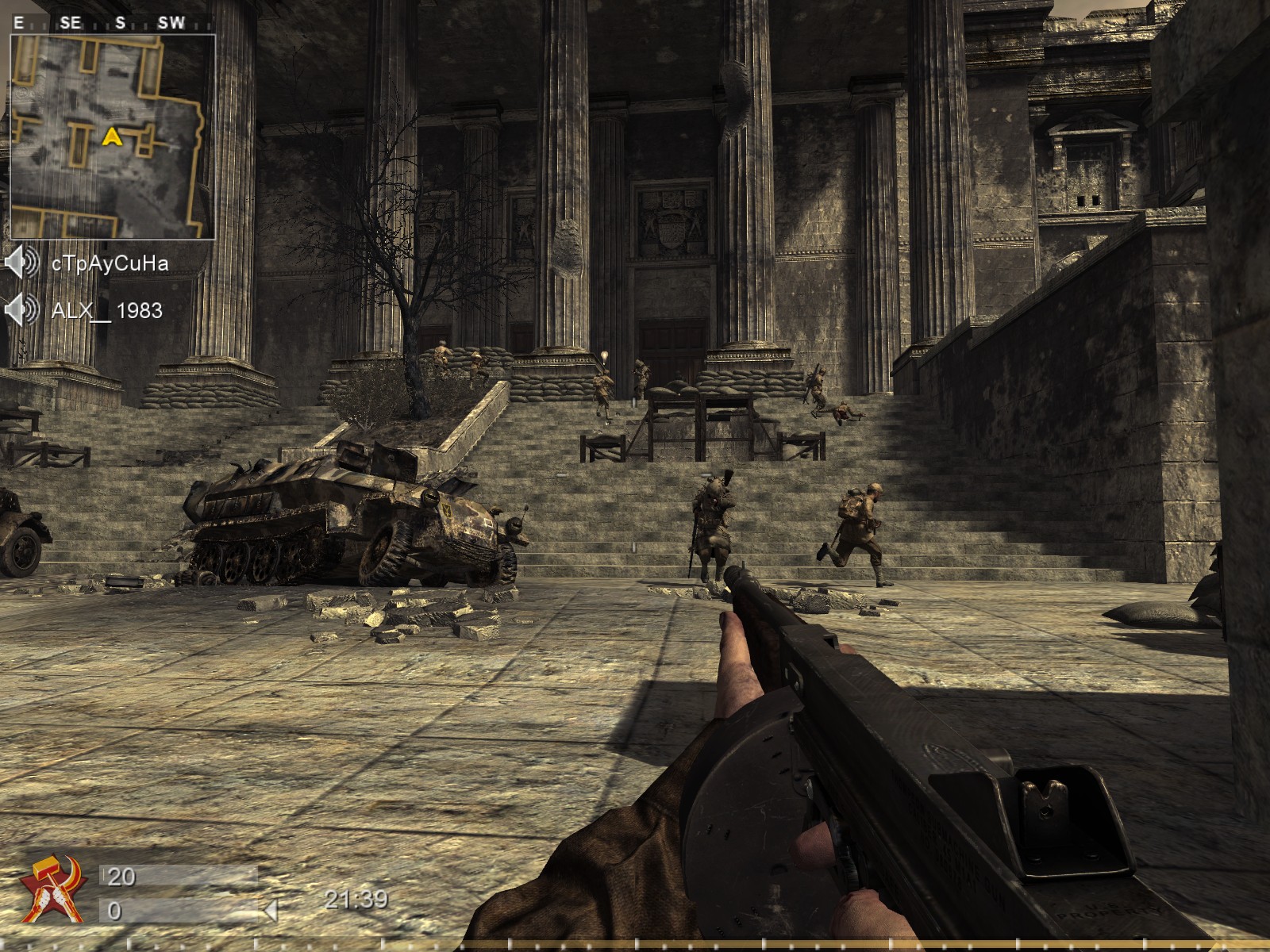Click the Soviet hammer and sickle faction emblem
1270x952 pixels.
pos(52,889)
